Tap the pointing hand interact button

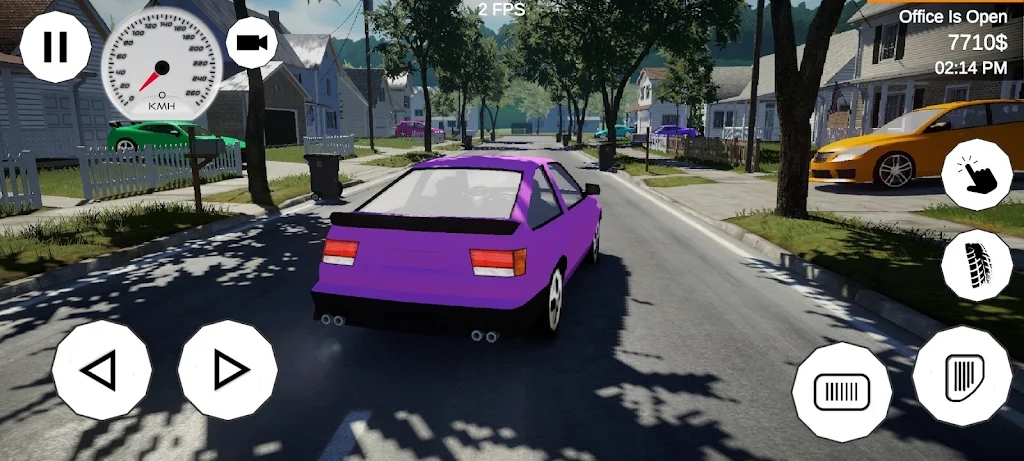click(x=977, y=175)
